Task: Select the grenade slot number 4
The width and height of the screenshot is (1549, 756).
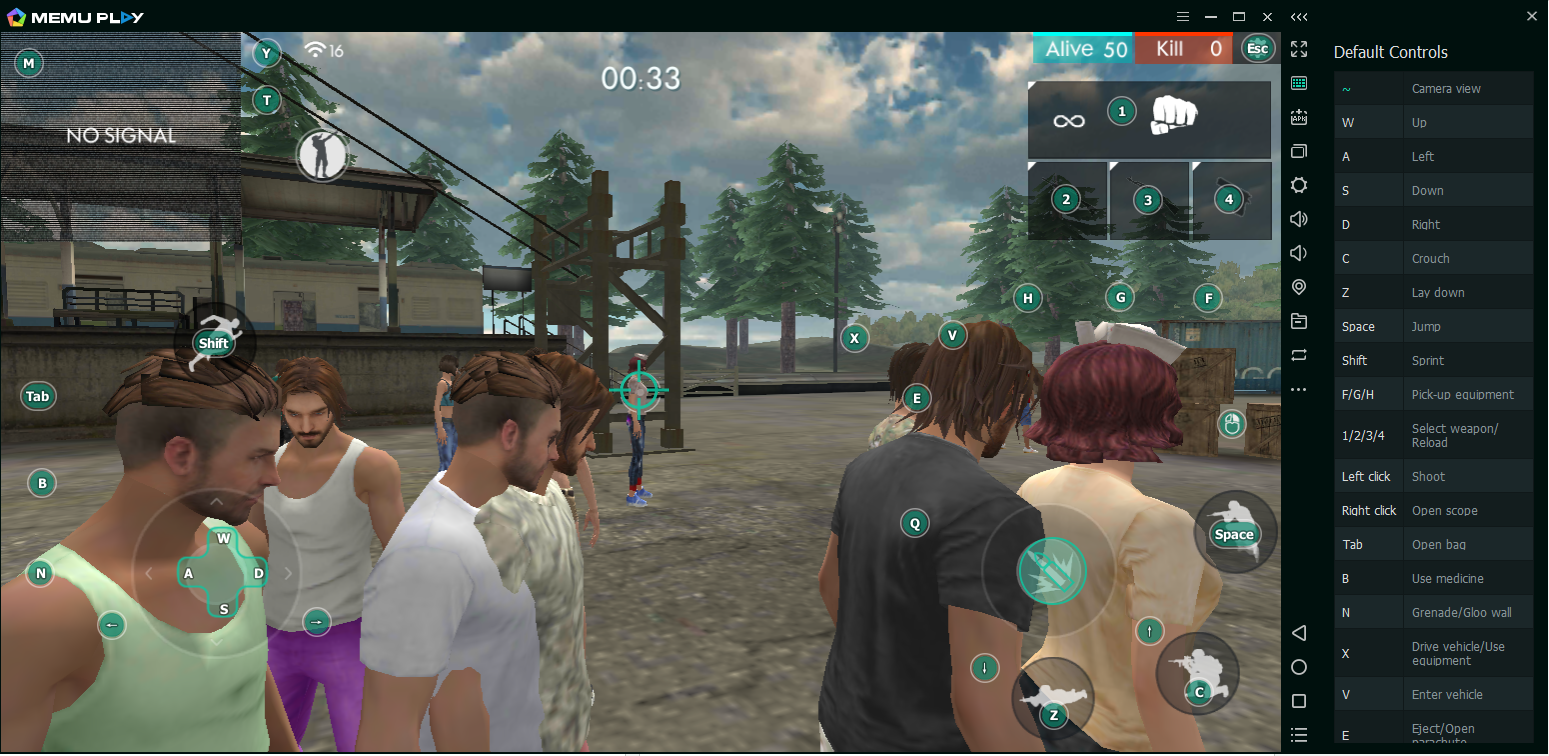Action: pos(1231,200)
